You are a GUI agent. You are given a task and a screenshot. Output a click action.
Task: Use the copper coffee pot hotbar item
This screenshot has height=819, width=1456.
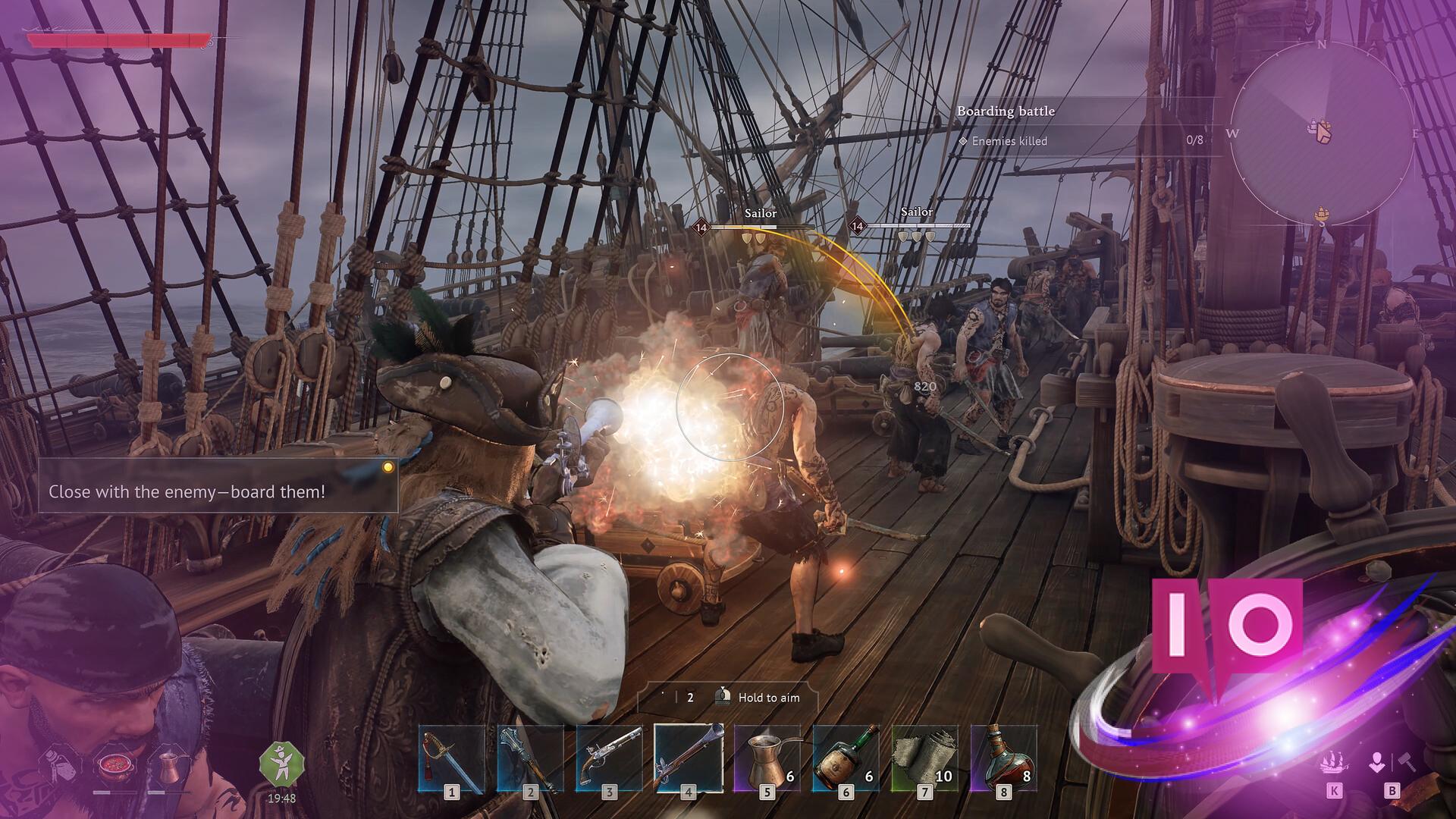pos(767,760)
